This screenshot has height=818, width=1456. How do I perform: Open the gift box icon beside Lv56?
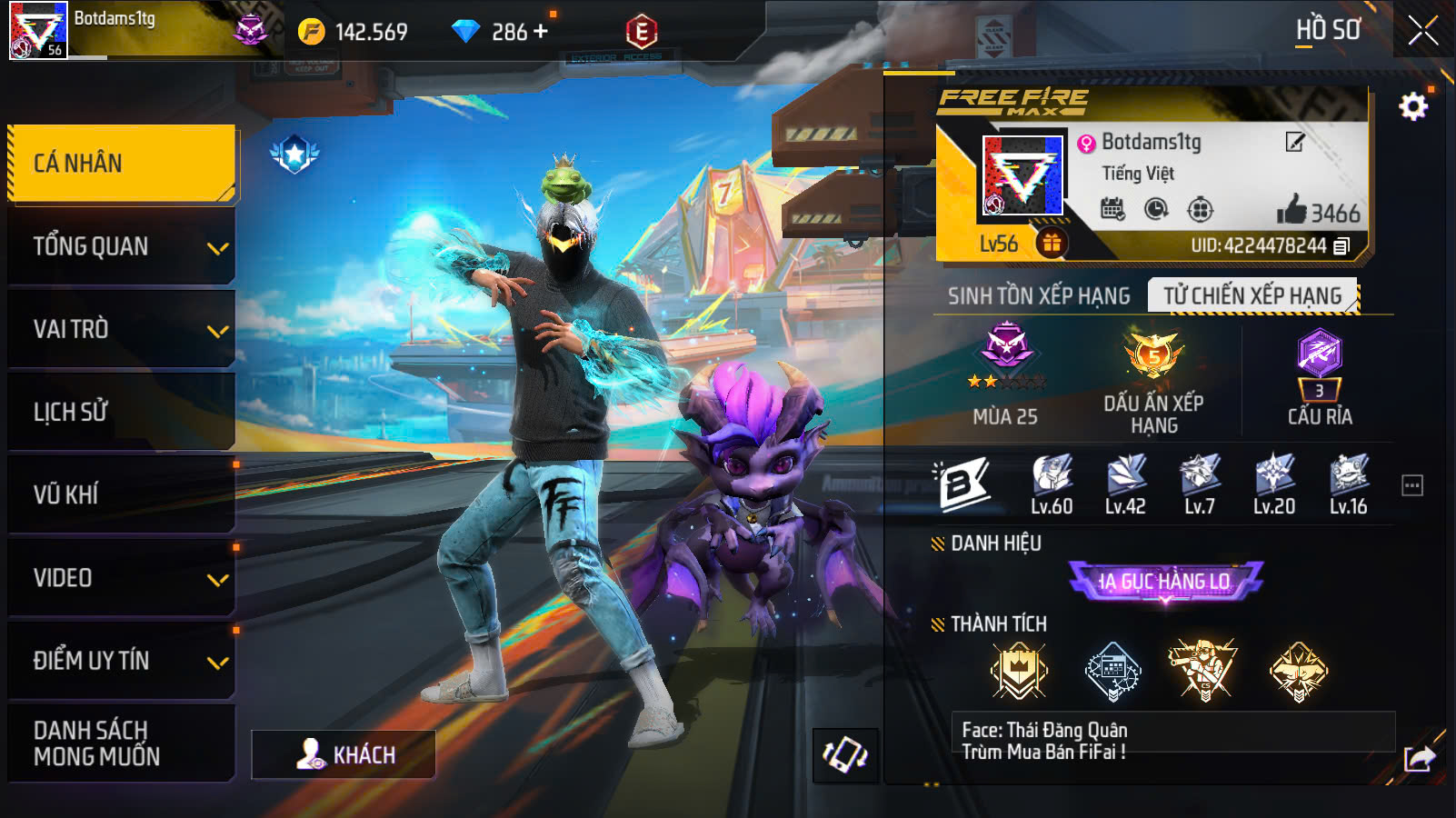1052,243
